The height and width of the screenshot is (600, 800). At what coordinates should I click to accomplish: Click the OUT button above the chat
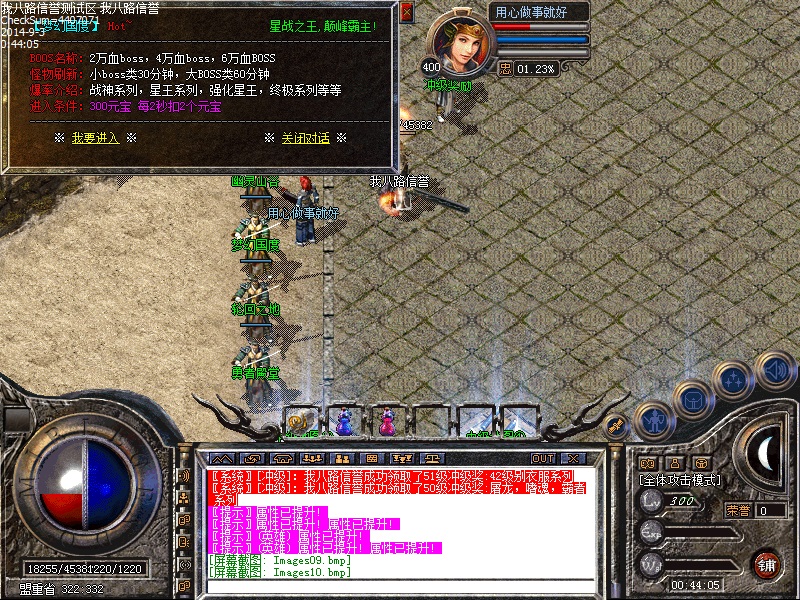[543, 459]
